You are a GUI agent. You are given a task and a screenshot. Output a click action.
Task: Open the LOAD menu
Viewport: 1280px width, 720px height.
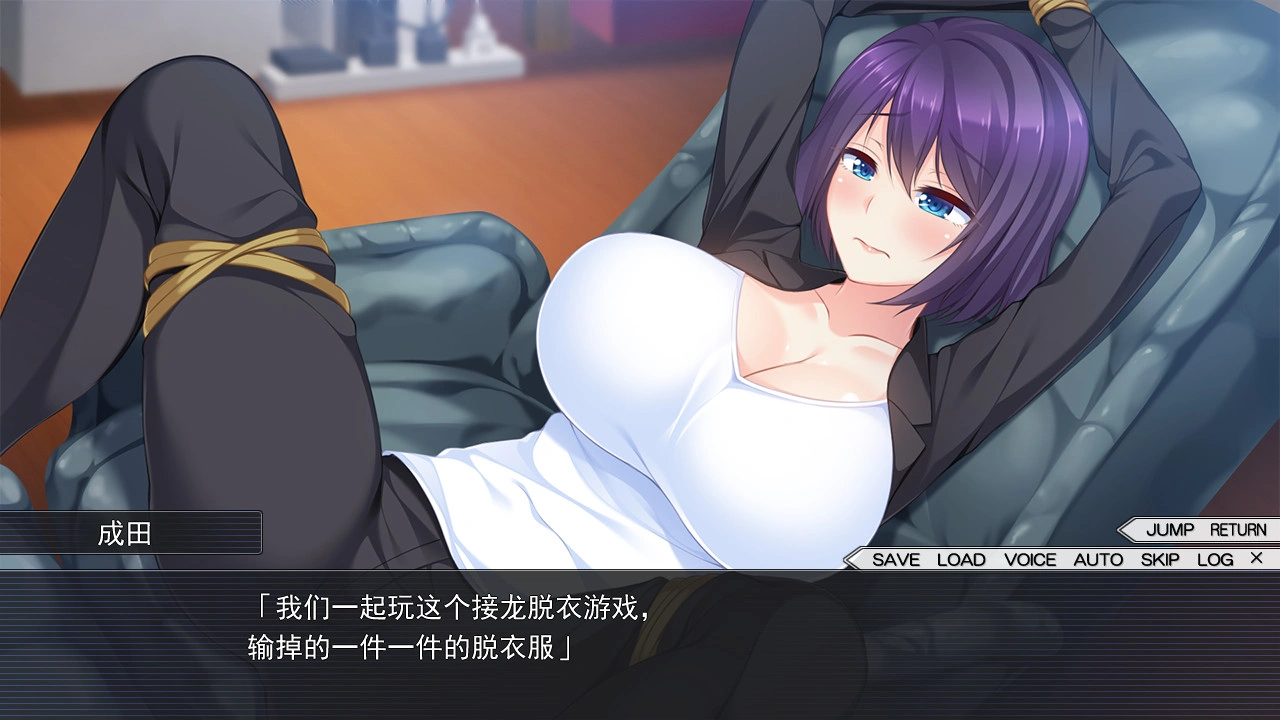point(961,560)
